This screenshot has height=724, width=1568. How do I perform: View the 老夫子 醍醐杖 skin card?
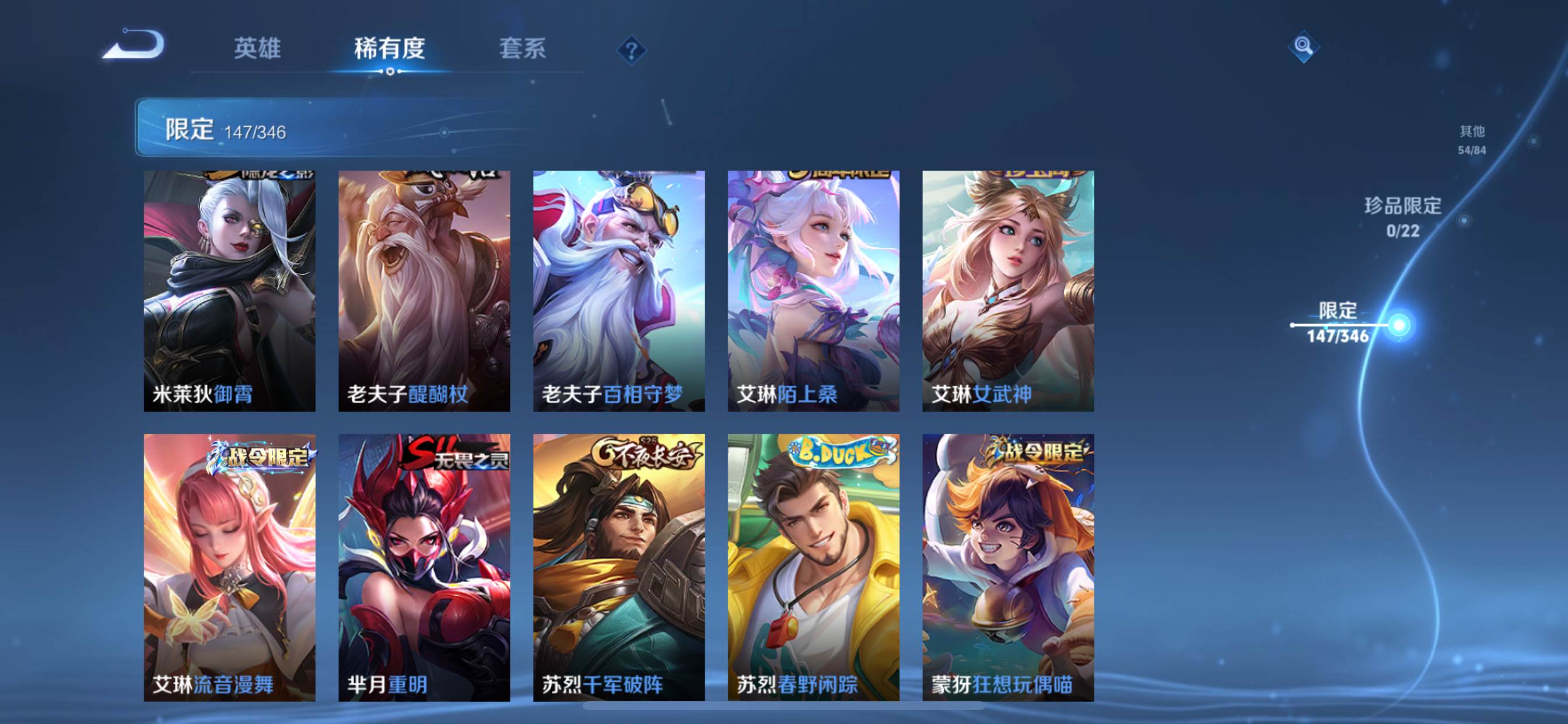424,291
